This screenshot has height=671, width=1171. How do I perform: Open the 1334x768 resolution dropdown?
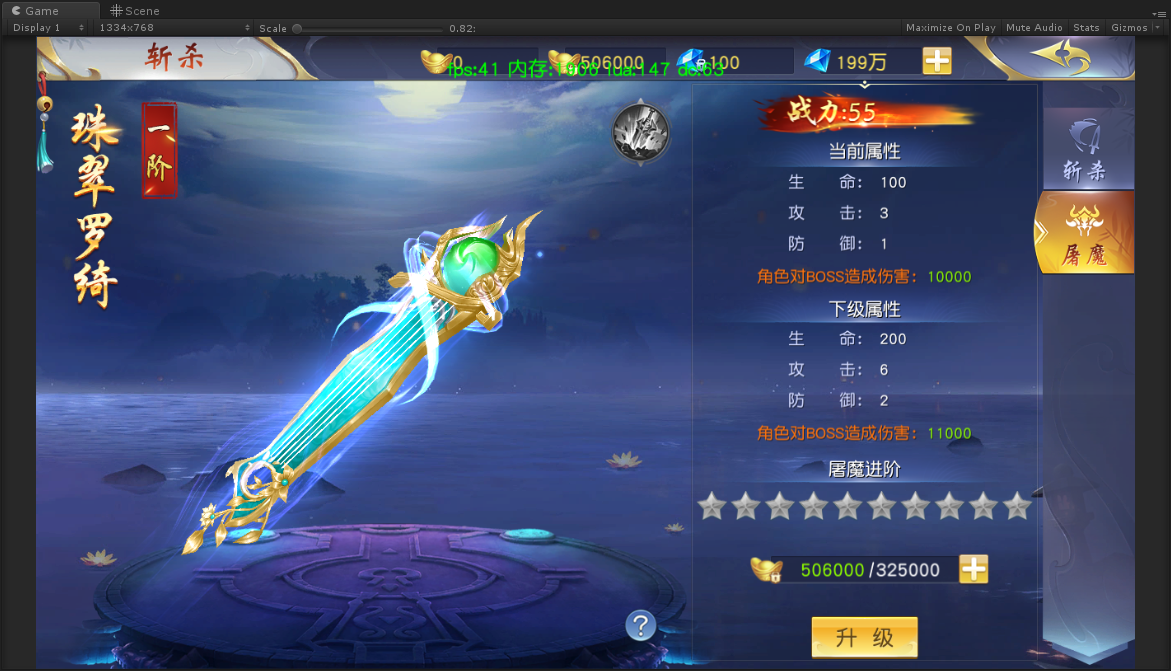(174, 28)
